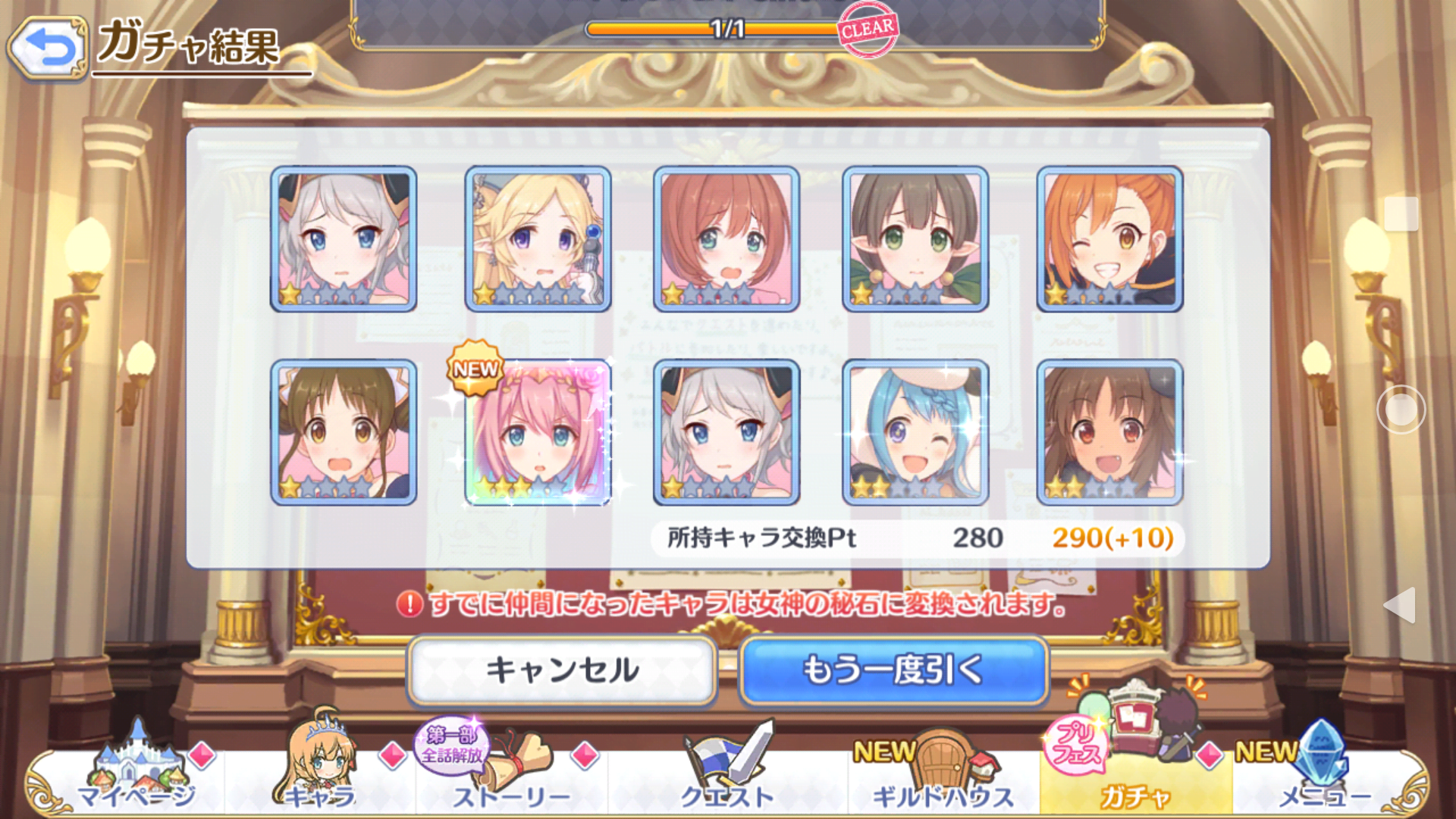
Task: Select the NEW pink-haired character card
Action: click(x=538, y=432)
